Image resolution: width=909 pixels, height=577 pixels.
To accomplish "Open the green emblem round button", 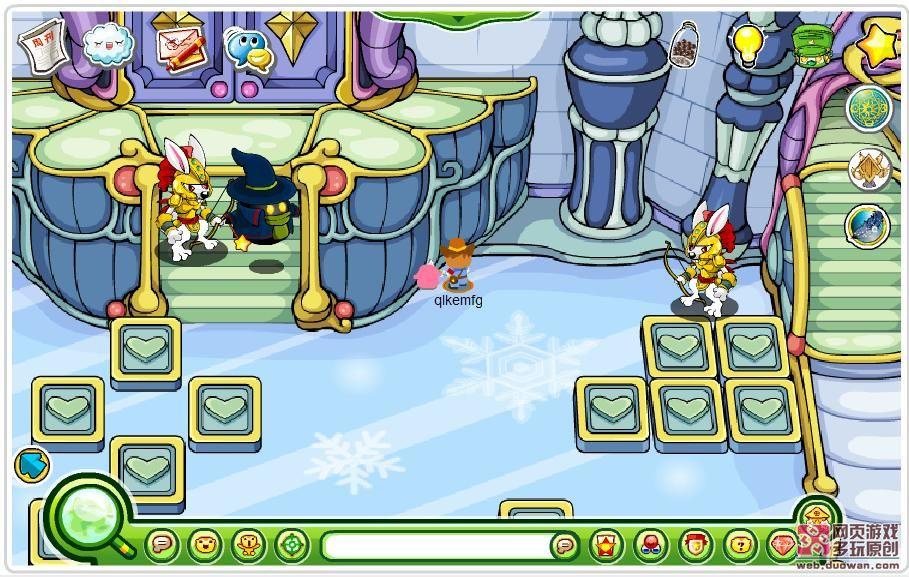I will [868, 109].
